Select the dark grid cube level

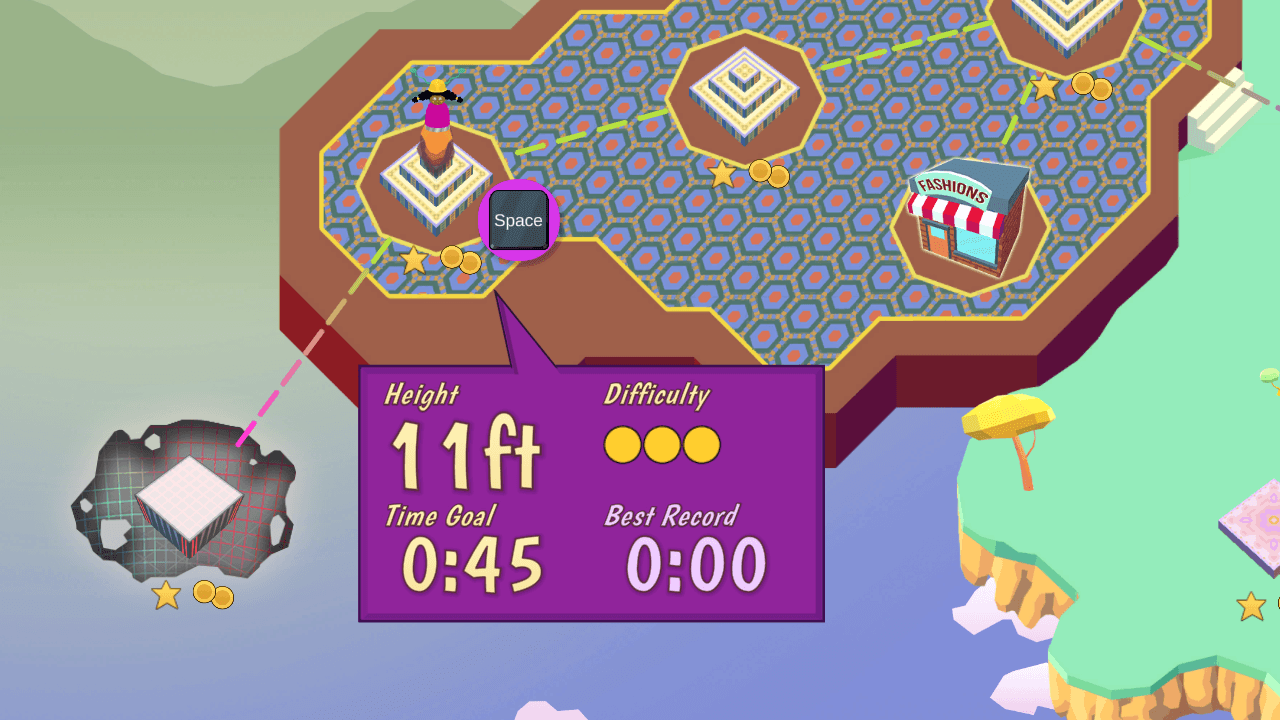(188, 505)
